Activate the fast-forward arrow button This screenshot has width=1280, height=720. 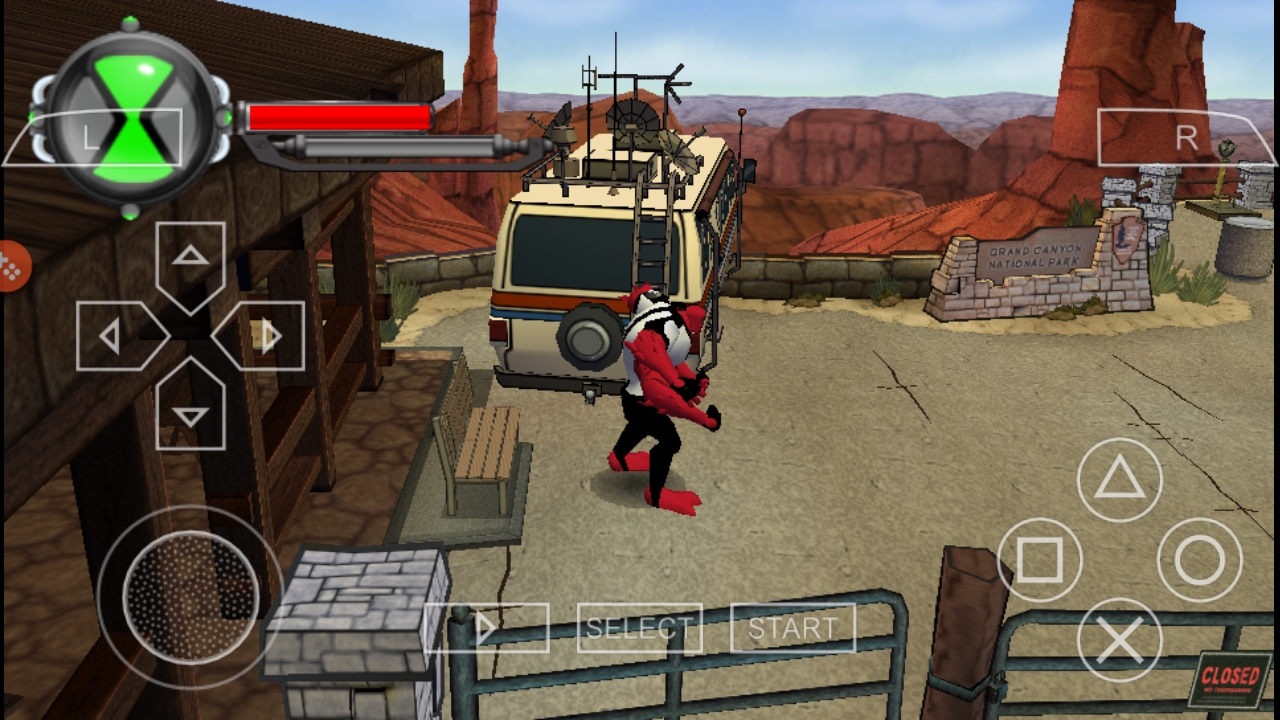[x=487, y=628]
